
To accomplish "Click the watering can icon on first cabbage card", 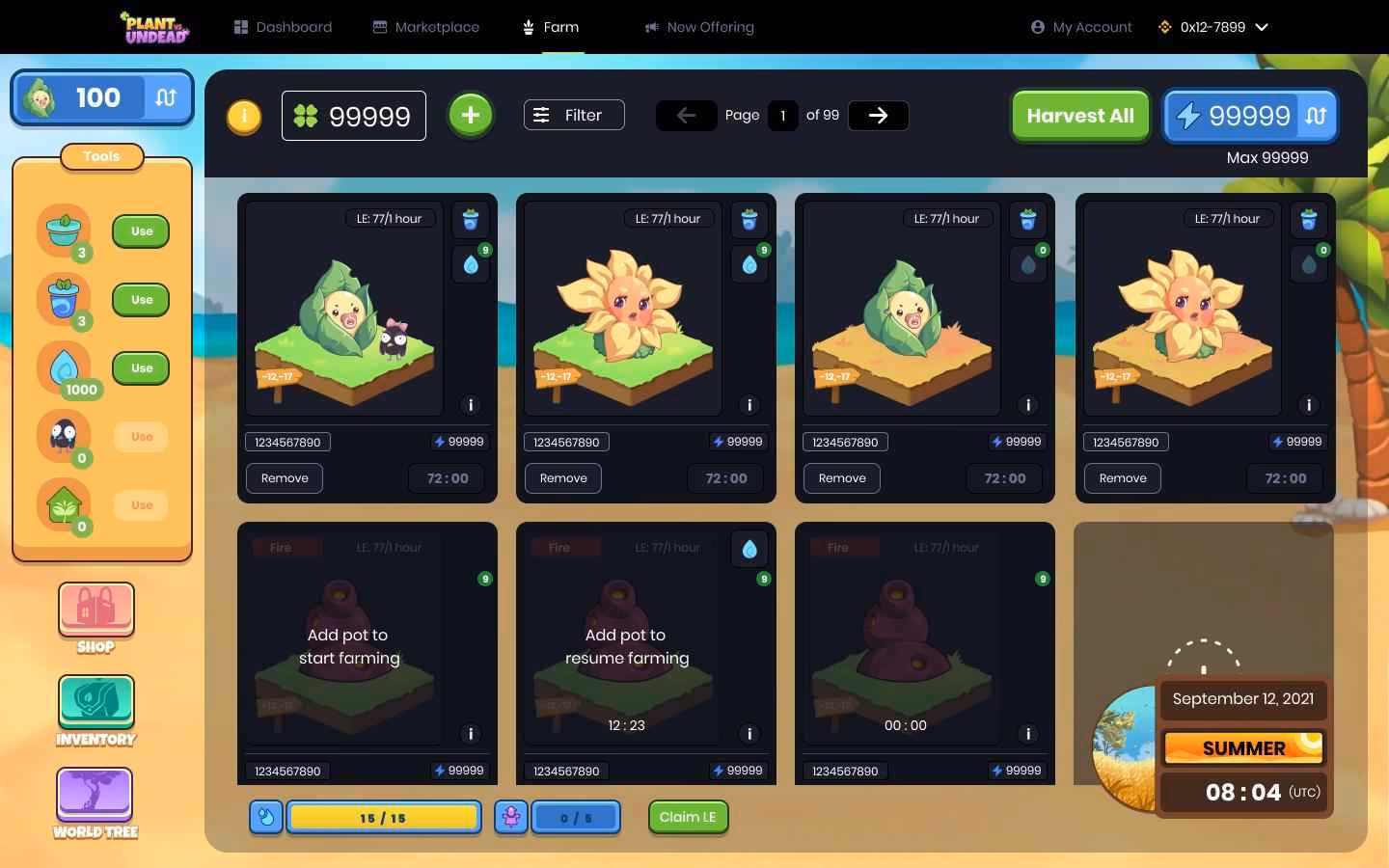I will click(x=471, y=219).
